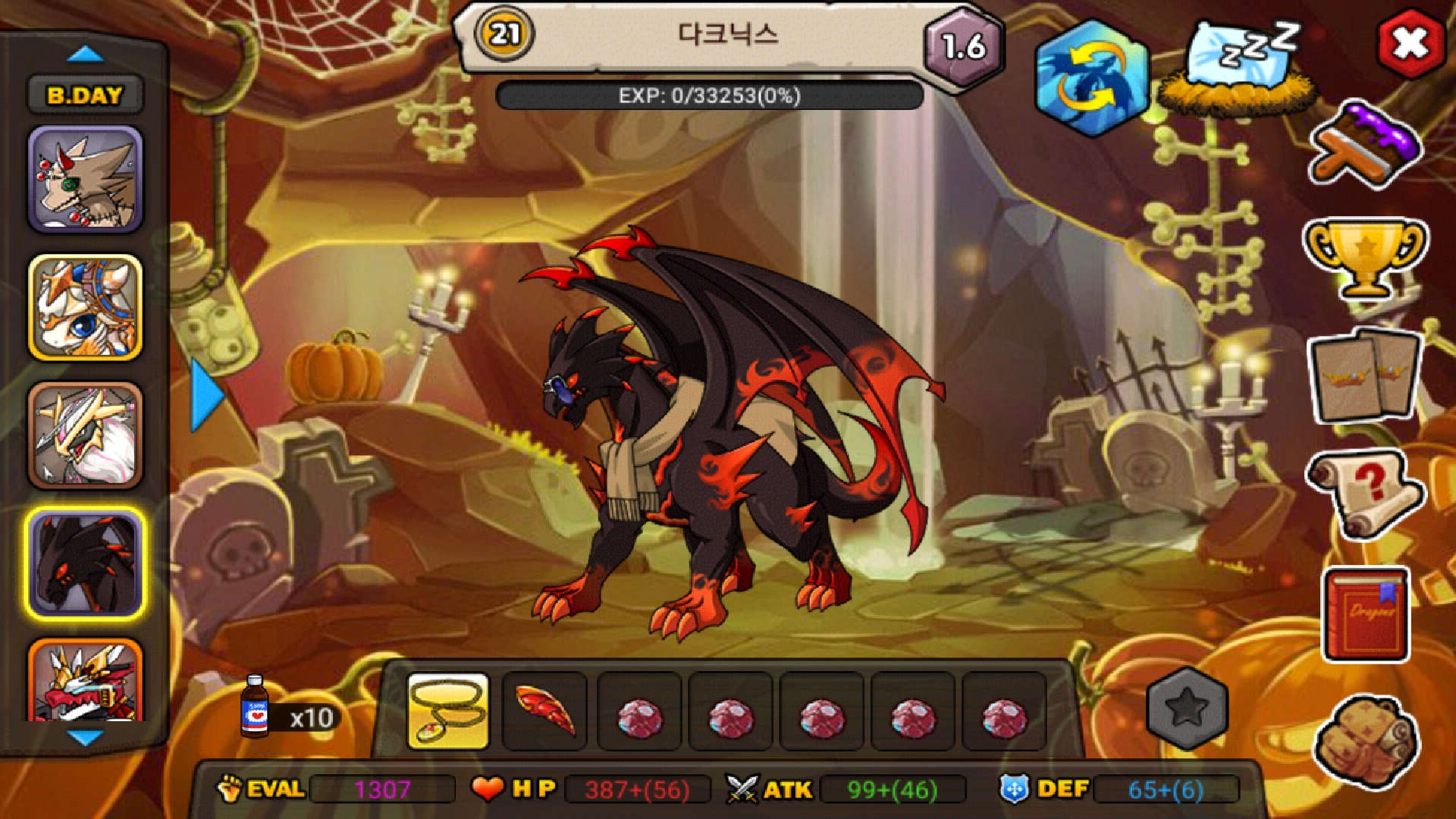Open the backpack inventory
The width and height of the screenshot is (1456, 819).
pyautogui.click(x=1366, y=741)
